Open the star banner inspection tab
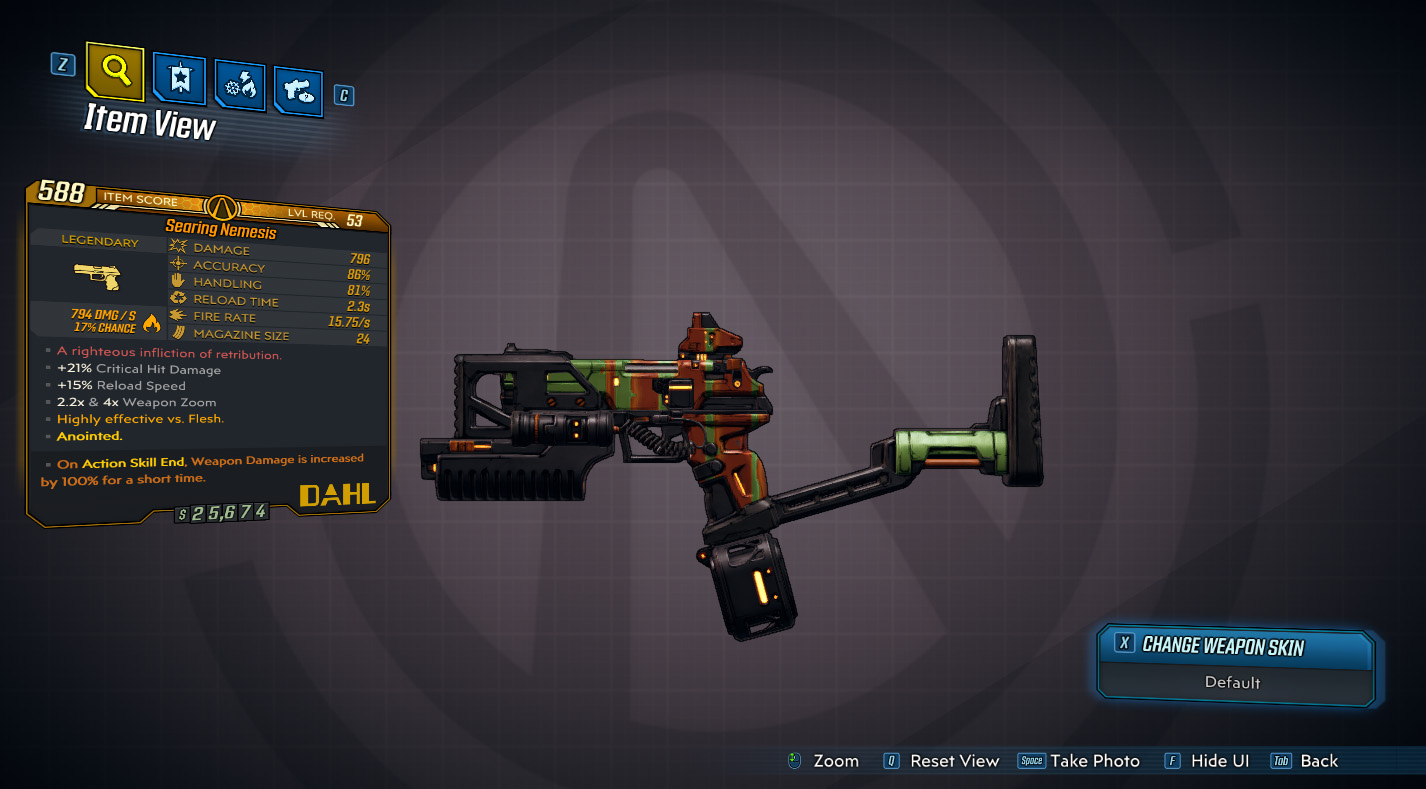The width and height of the screenshot is (1426, 789). click(x=178, y=80)
